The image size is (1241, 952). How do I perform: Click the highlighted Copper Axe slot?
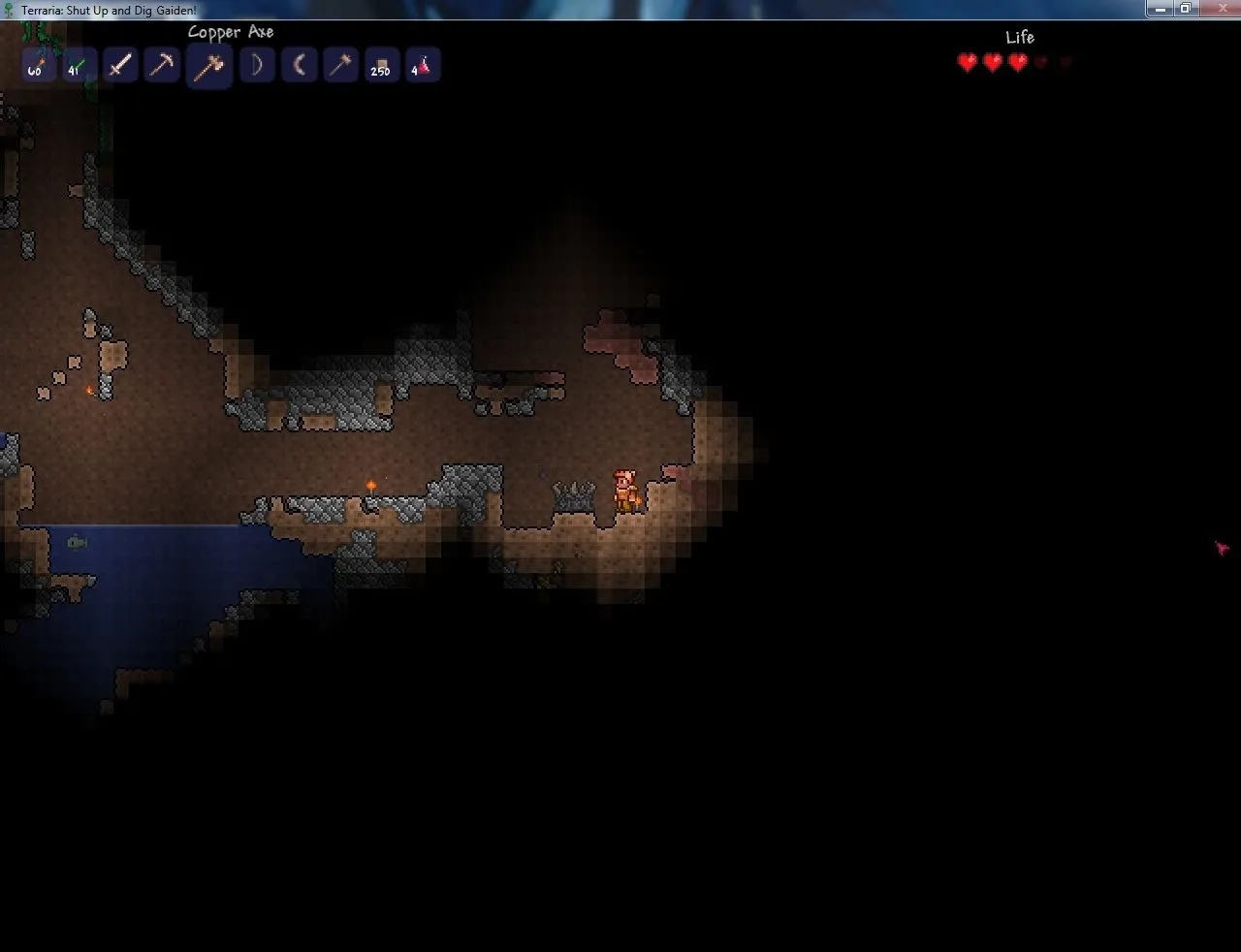coord(208,67)
